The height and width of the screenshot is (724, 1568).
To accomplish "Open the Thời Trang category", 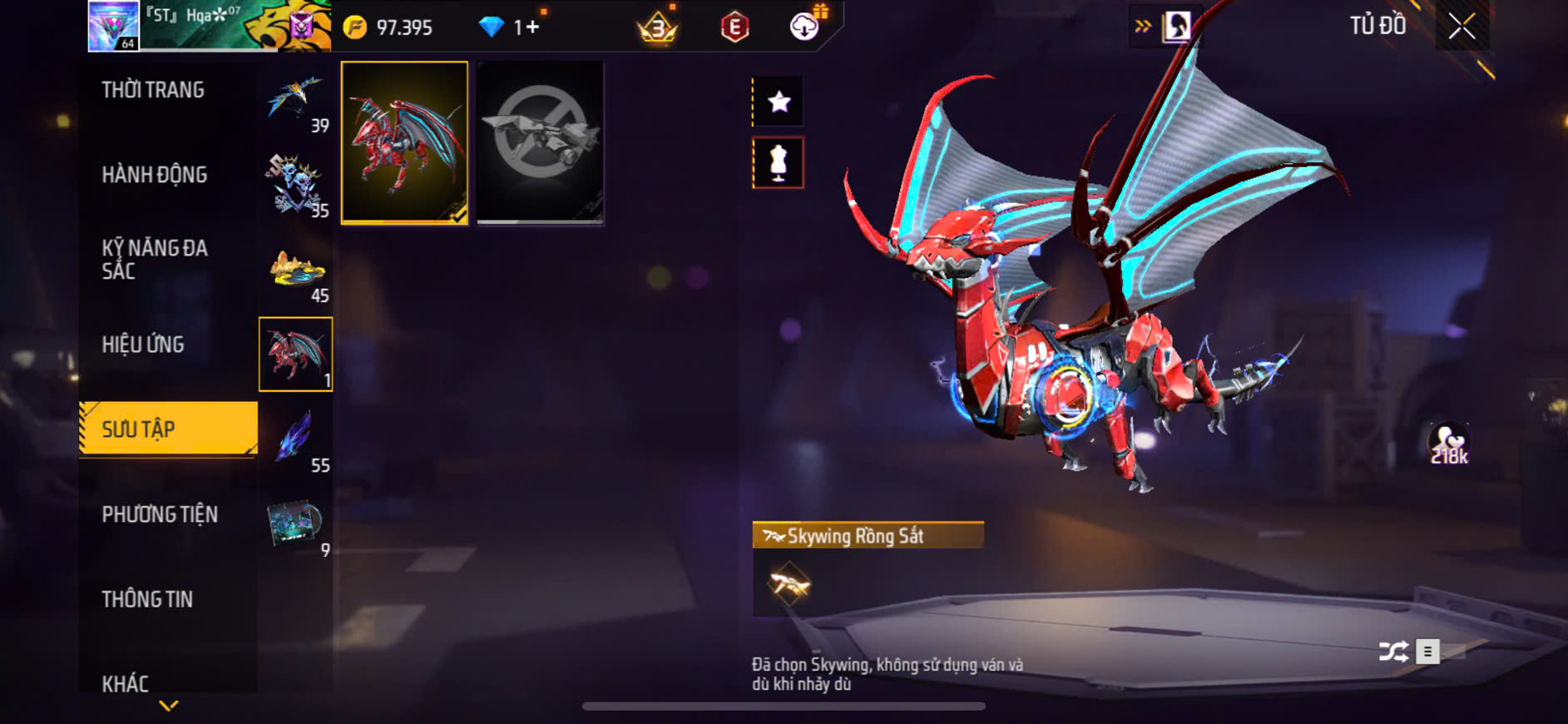I will pos(153,90).
